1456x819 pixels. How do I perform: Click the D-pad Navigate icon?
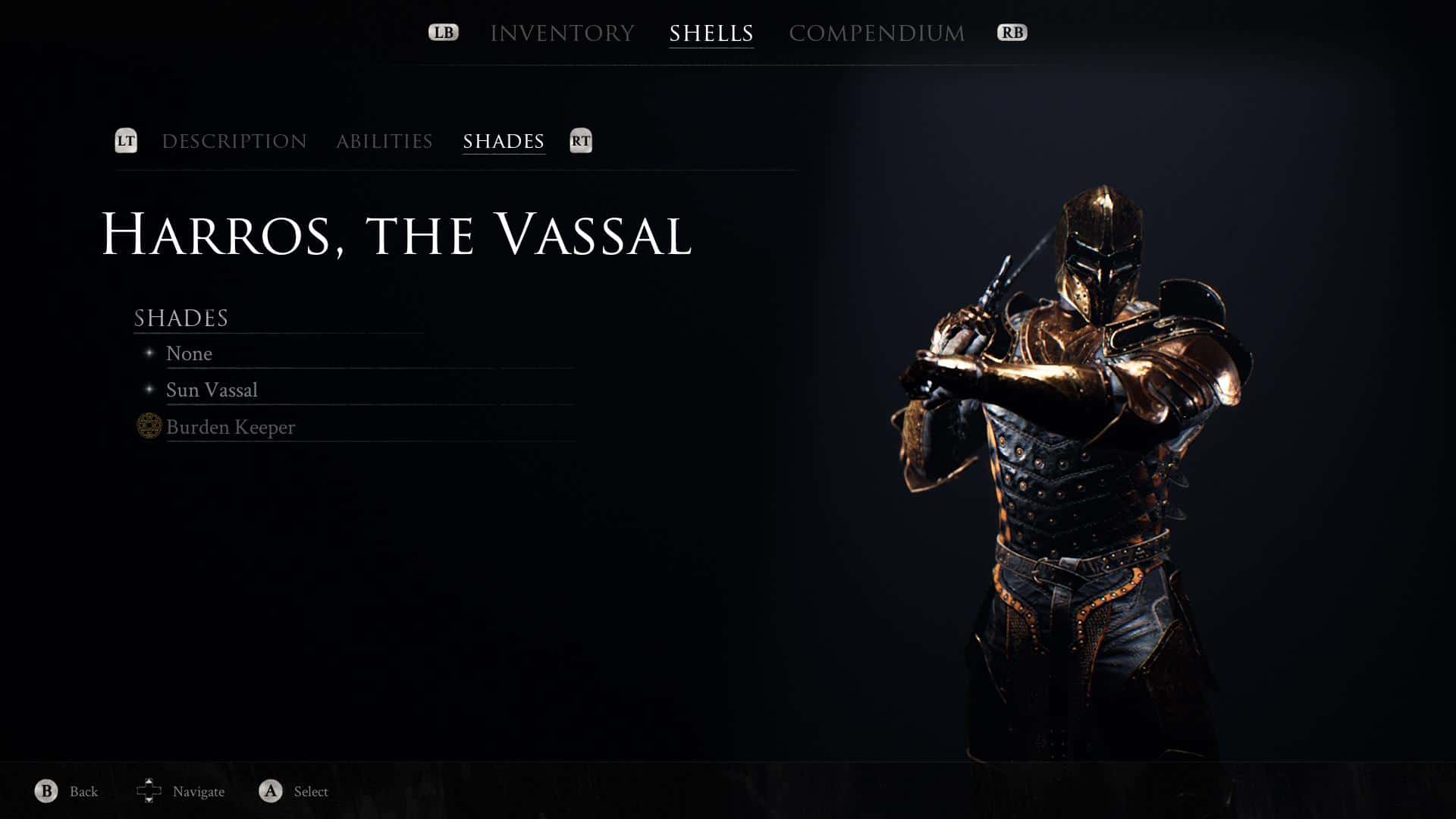pyautogui.click(x=150, y=791)
